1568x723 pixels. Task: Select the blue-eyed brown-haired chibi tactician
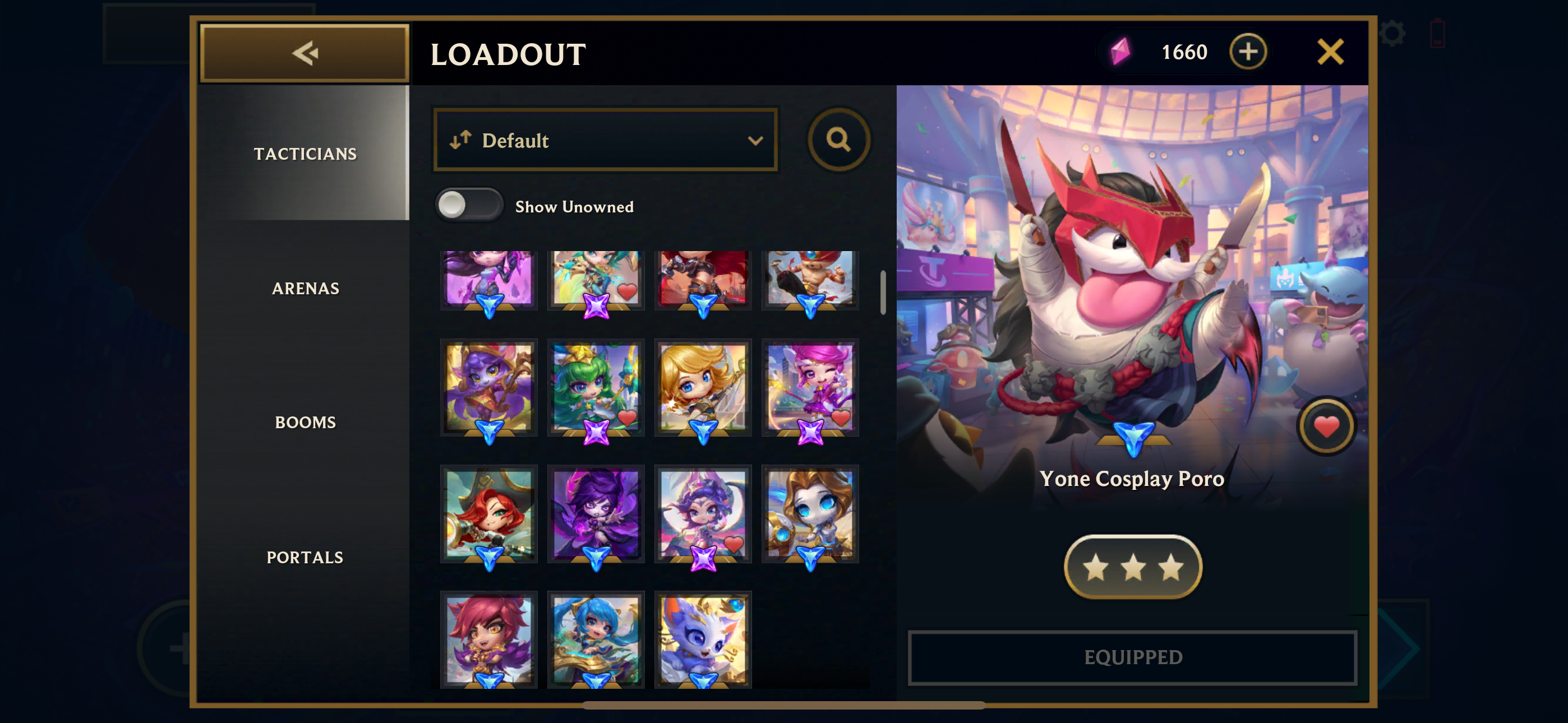[810, 513]
